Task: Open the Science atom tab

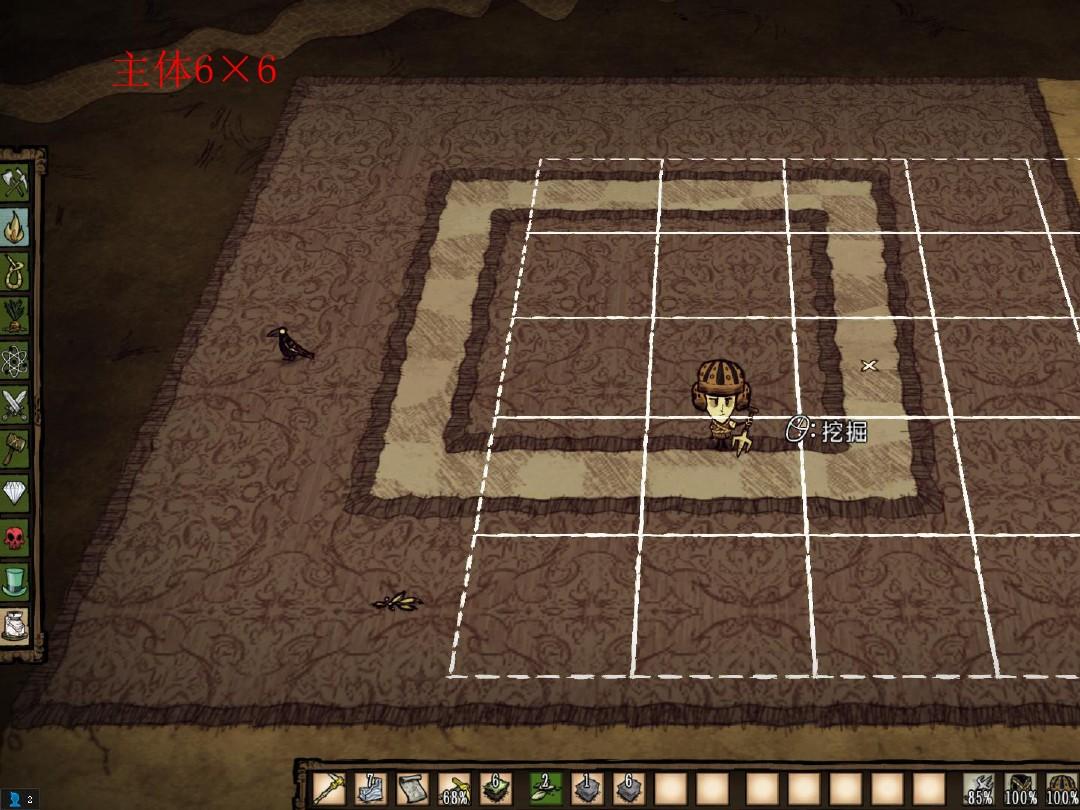Action: click(15, 360)
